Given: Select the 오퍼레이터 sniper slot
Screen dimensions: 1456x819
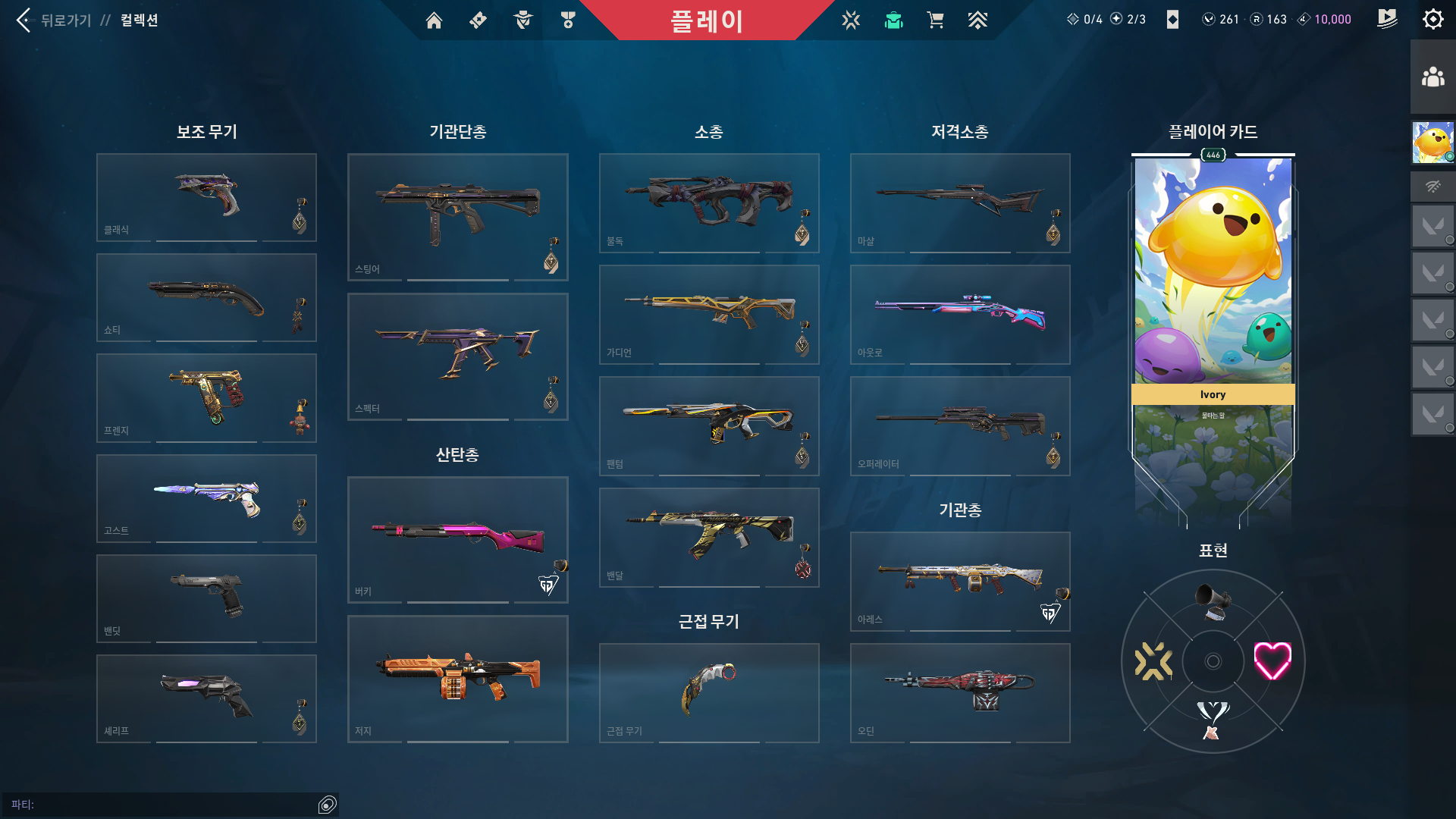Looking at the screenshot, I should click(960, 425).
